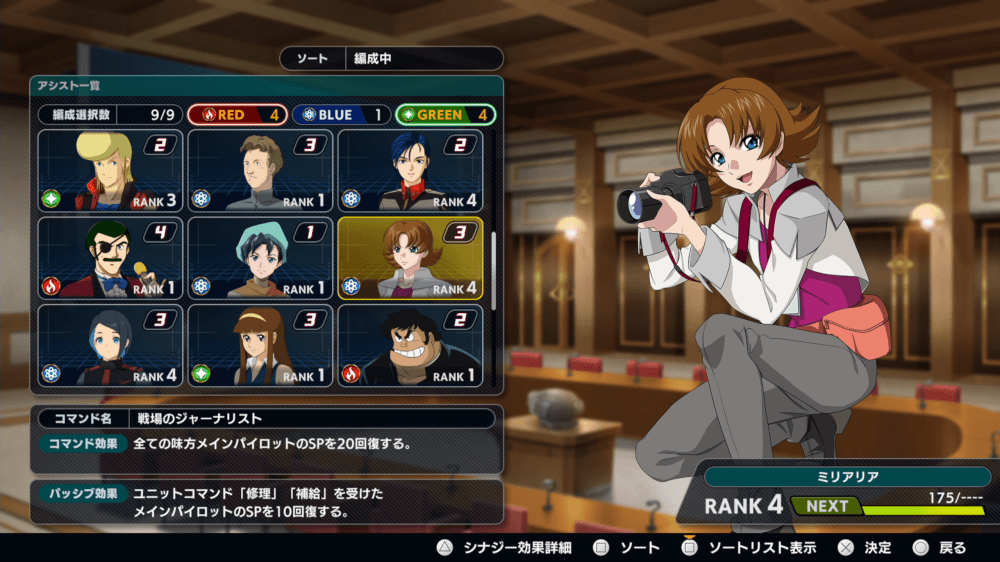Pick the blue-haired pilot in red collar
This screenshot has width=1000, height=562.
point(410,171)
